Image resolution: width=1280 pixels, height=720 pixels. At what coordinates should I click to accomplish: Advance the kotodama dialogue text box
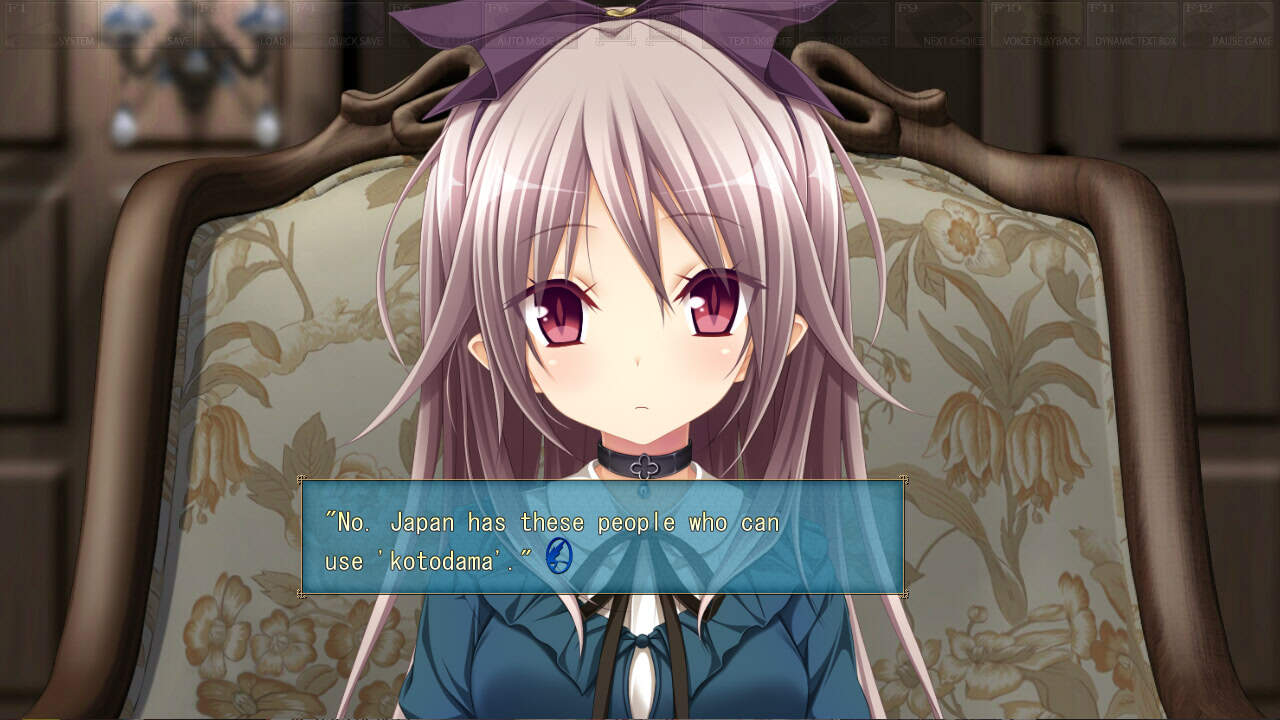click(603, 538)
